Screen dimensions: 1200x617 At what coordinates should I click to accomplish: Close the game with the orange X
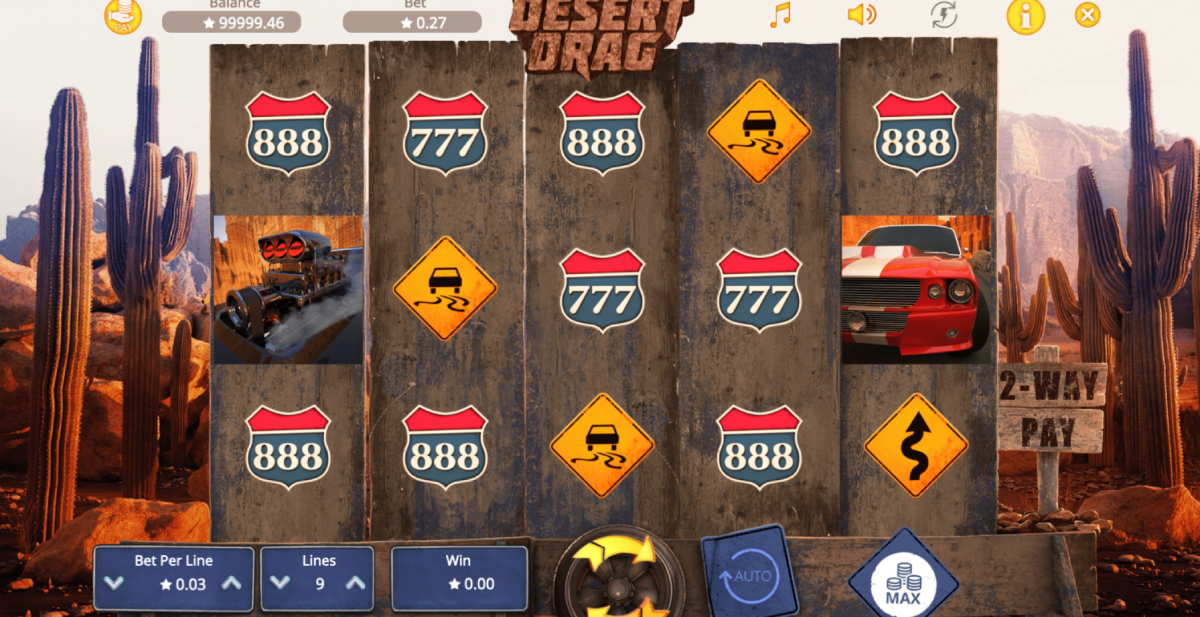pyautogui.click(x=1087, y=14)
